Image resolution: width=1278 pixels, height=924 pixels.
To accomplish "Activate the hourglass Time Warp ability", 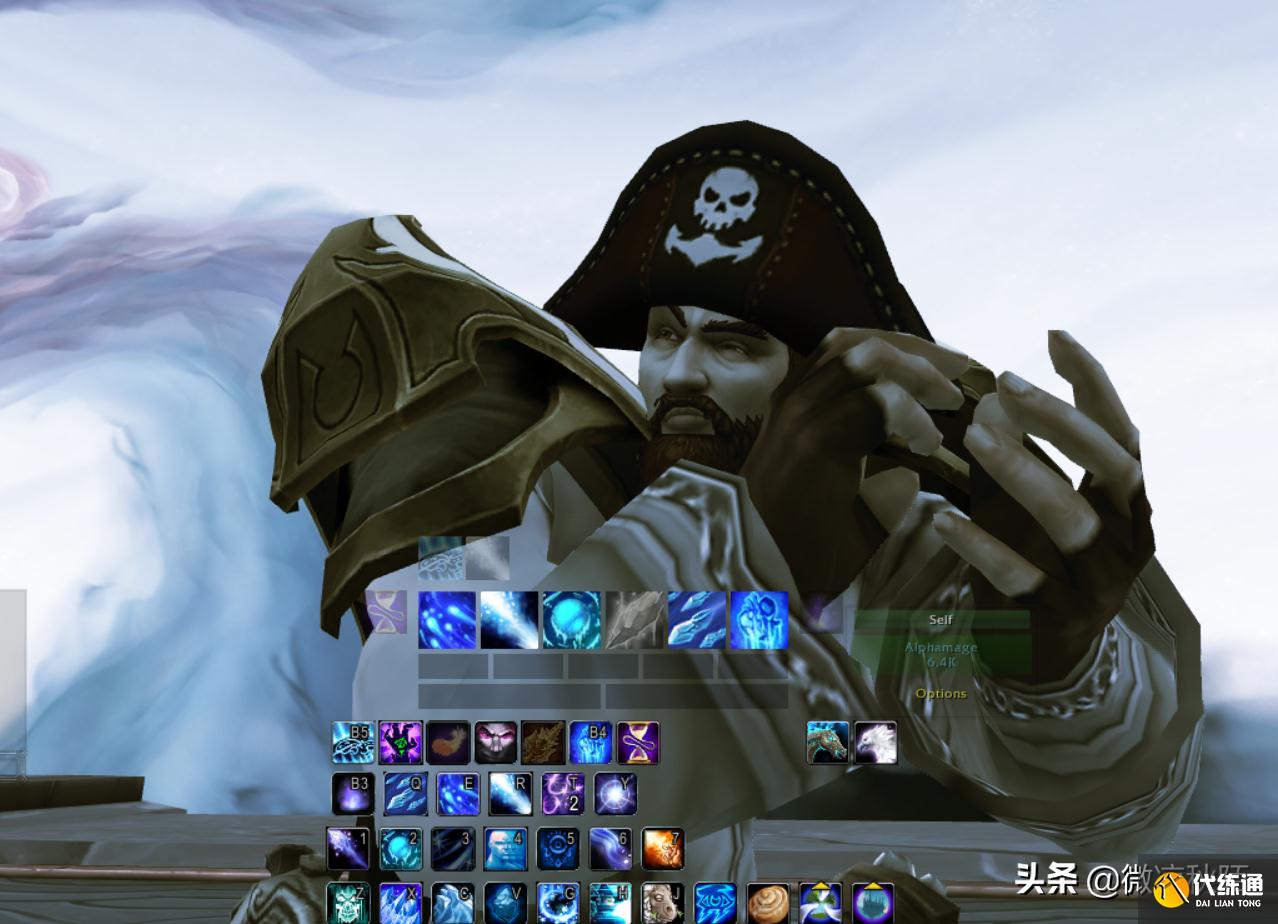I will point(638,743).
